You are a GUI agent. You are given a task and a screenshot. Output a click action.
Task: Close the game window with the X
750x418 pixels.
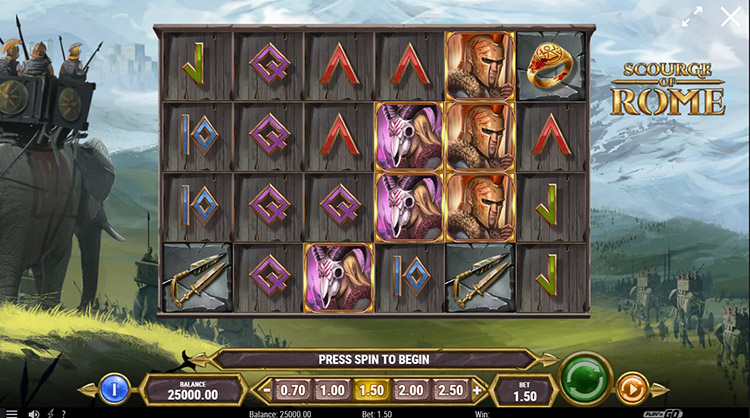730,17
